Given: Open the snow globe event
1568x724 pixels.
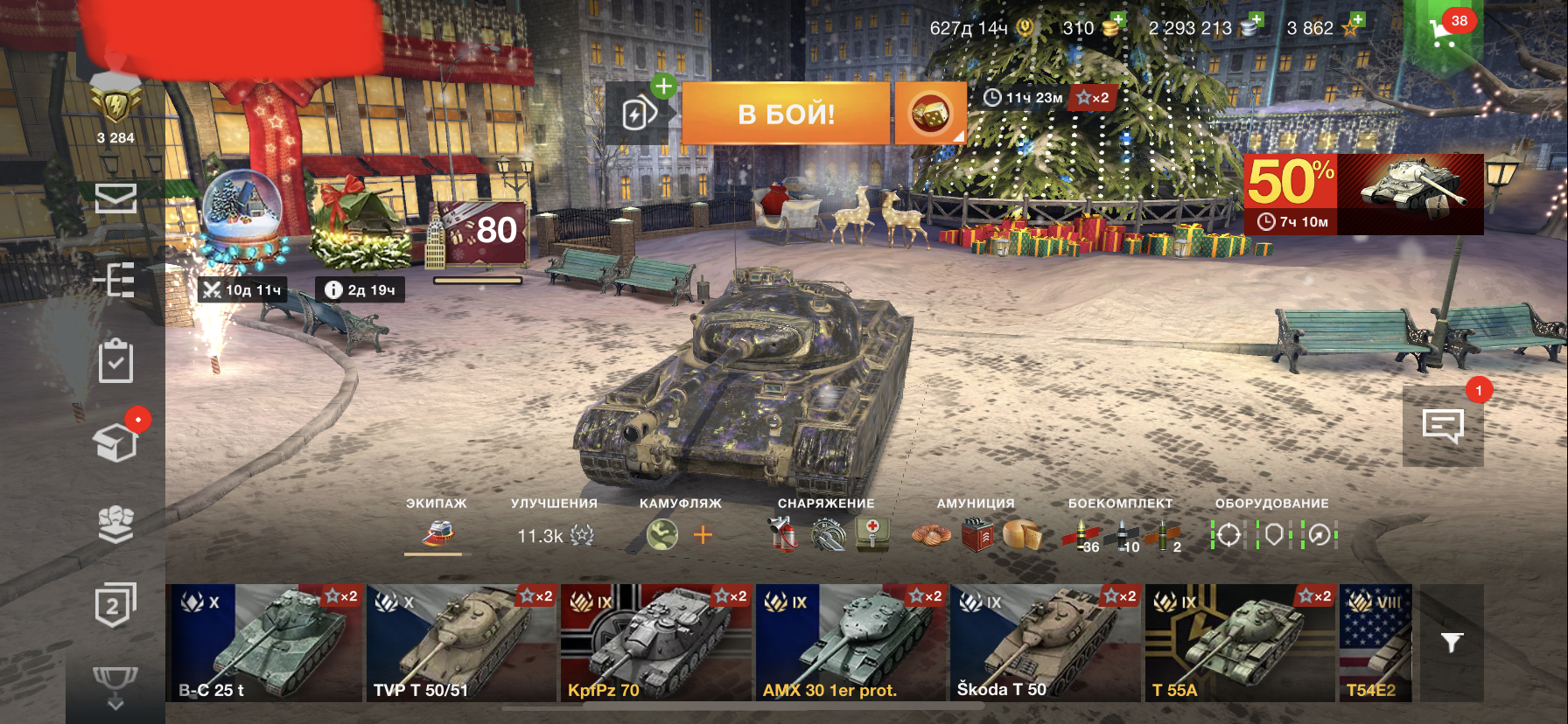Looking at the screenshot, I should (x=242, y=214).
